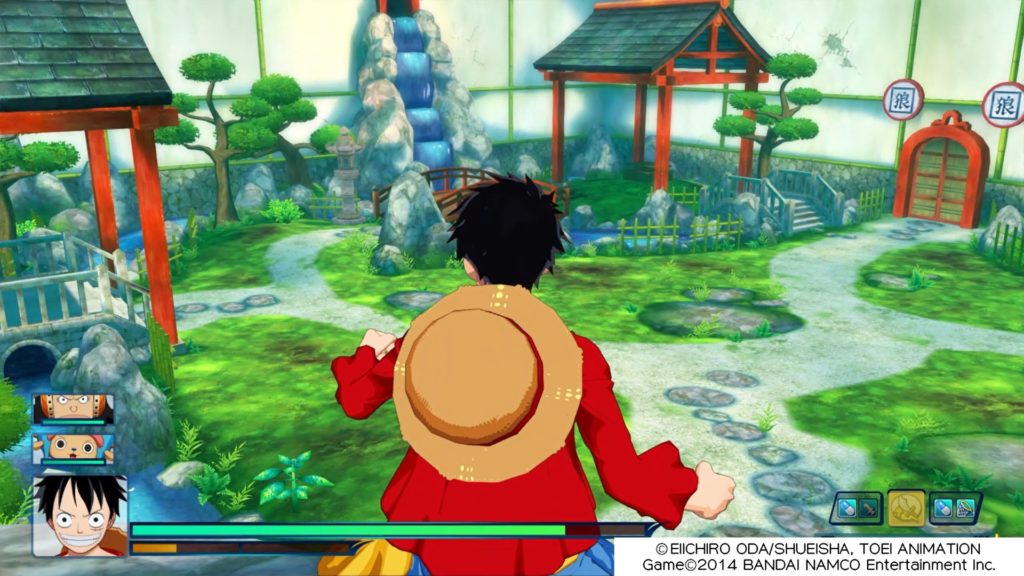Select Luffy's large character portrait

pyautogui.click(x=80, y=514)
